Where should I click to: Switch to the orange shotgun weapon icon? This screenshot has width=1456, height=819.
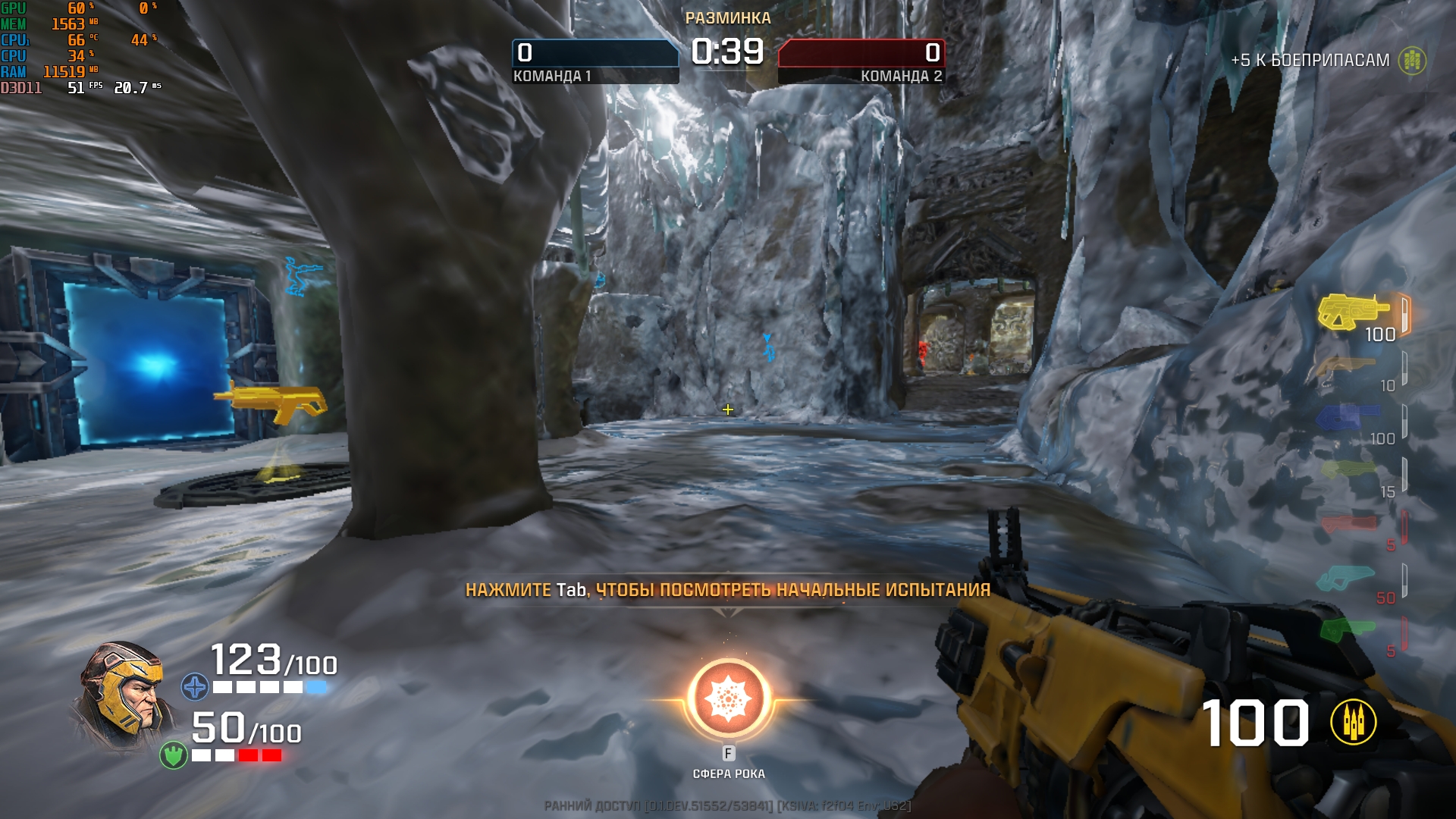1348,368
